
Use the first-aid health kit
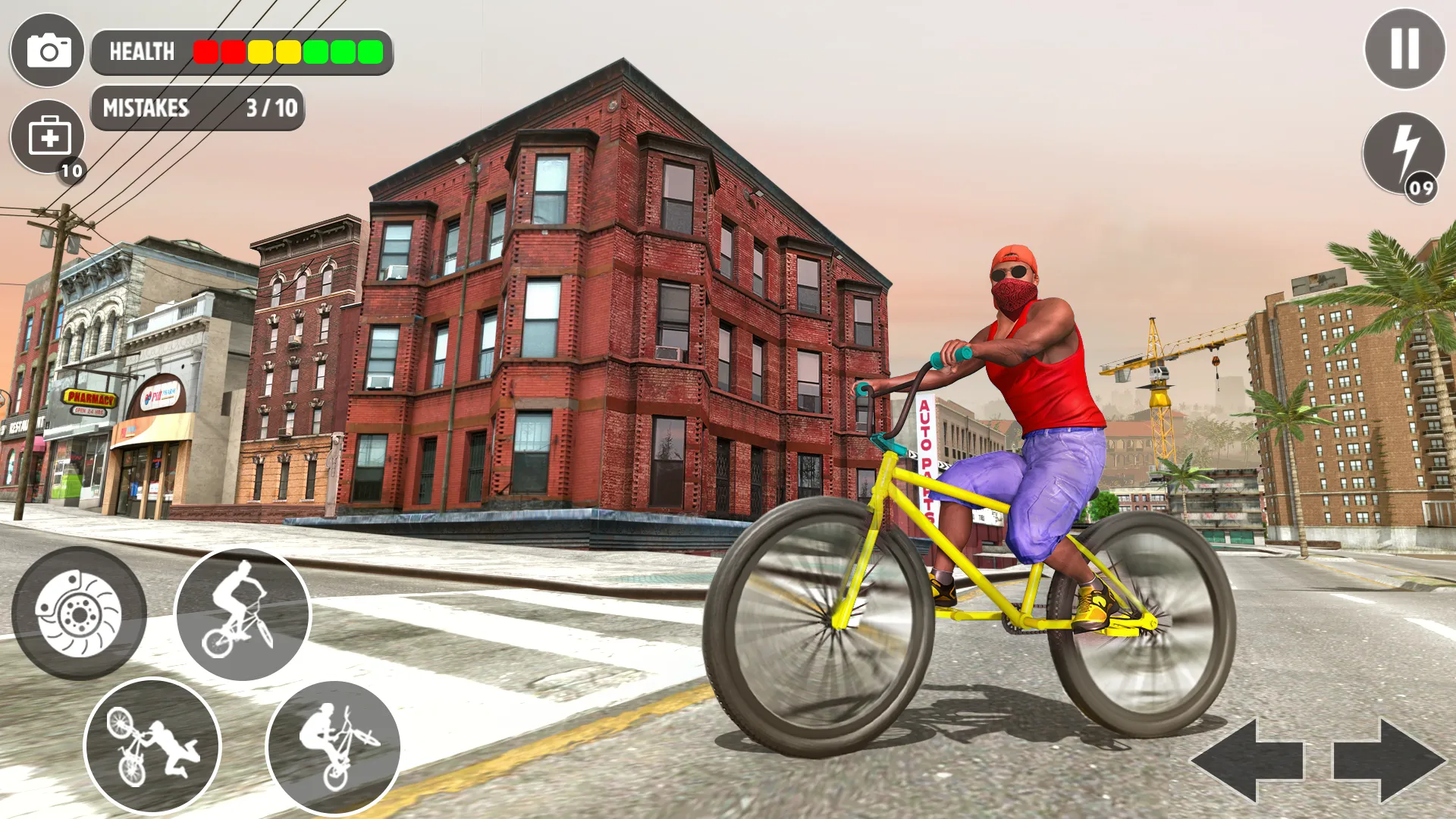point(47,136)
